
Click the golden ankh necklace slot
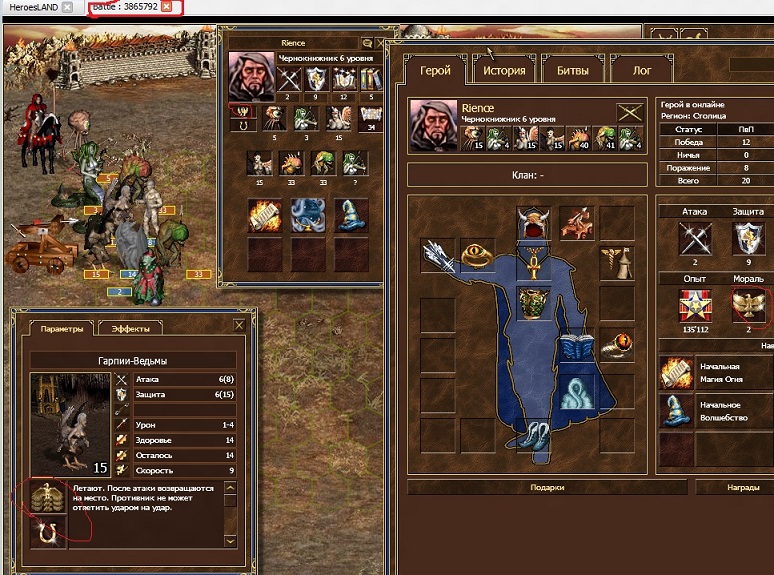point(534,263)
